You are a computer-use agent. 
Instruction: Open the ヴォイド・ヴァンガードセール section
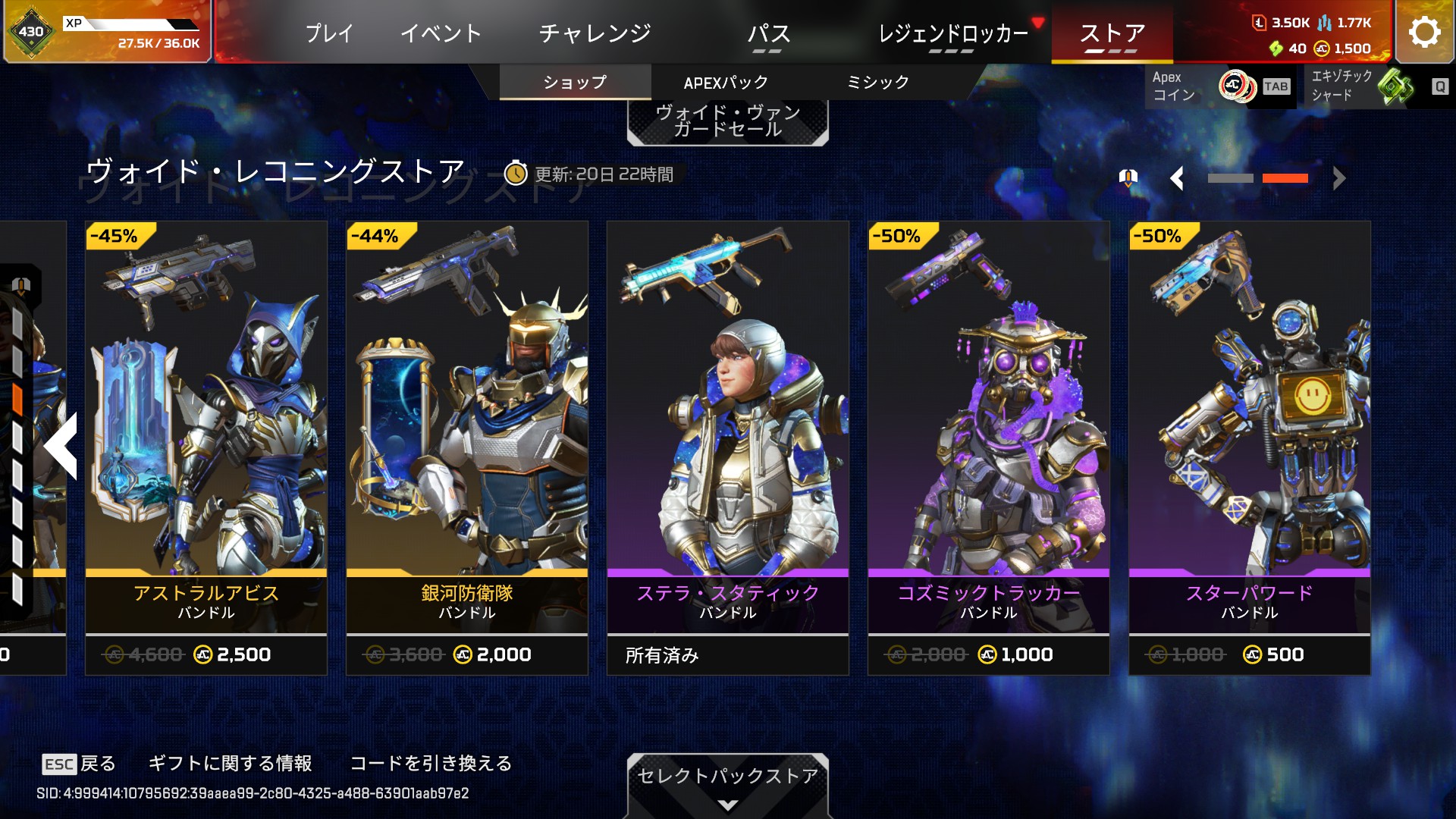click(727, 121)
